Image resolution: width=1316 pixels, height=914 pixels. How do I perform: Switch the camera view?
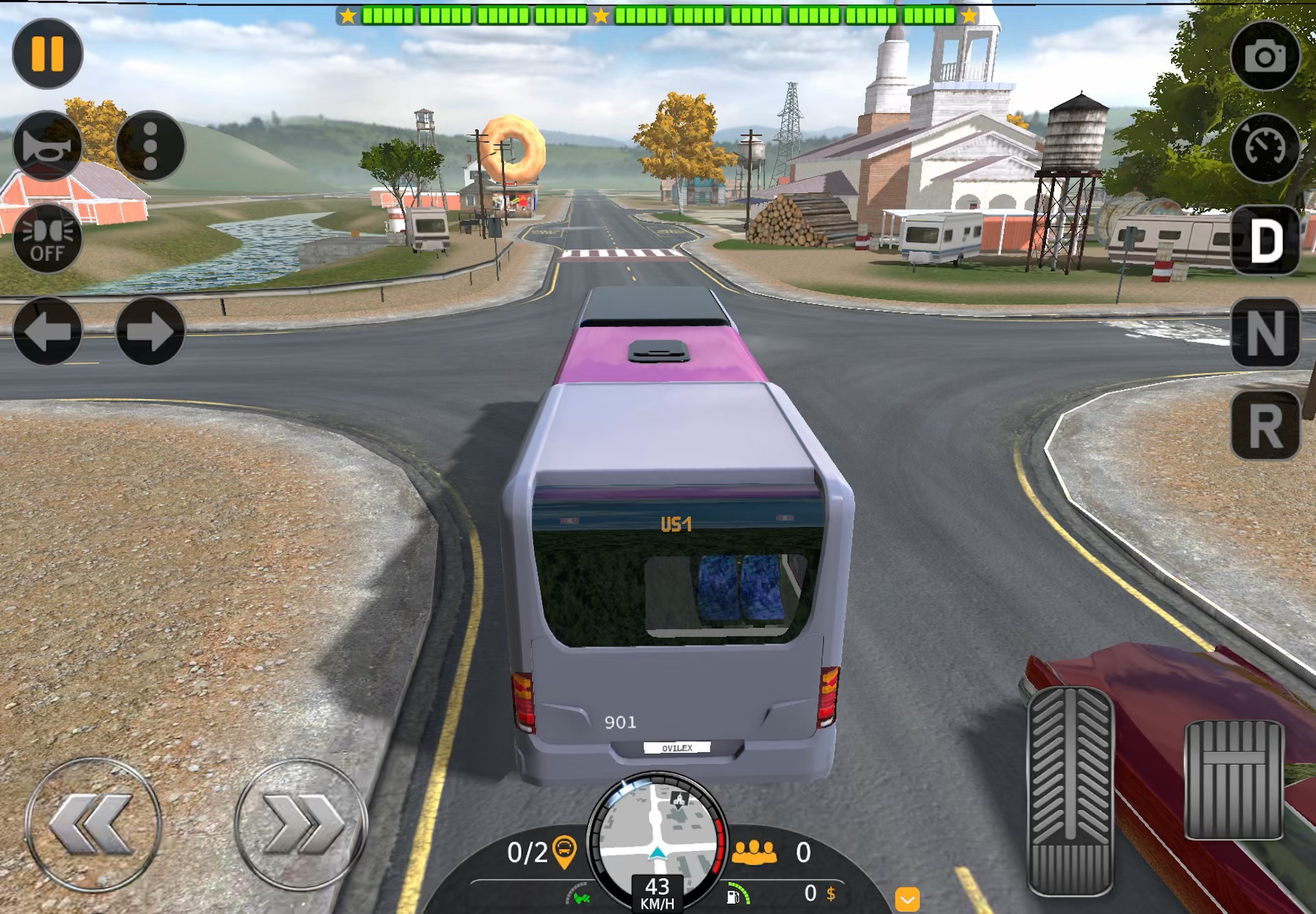(x=1265, y=56)
